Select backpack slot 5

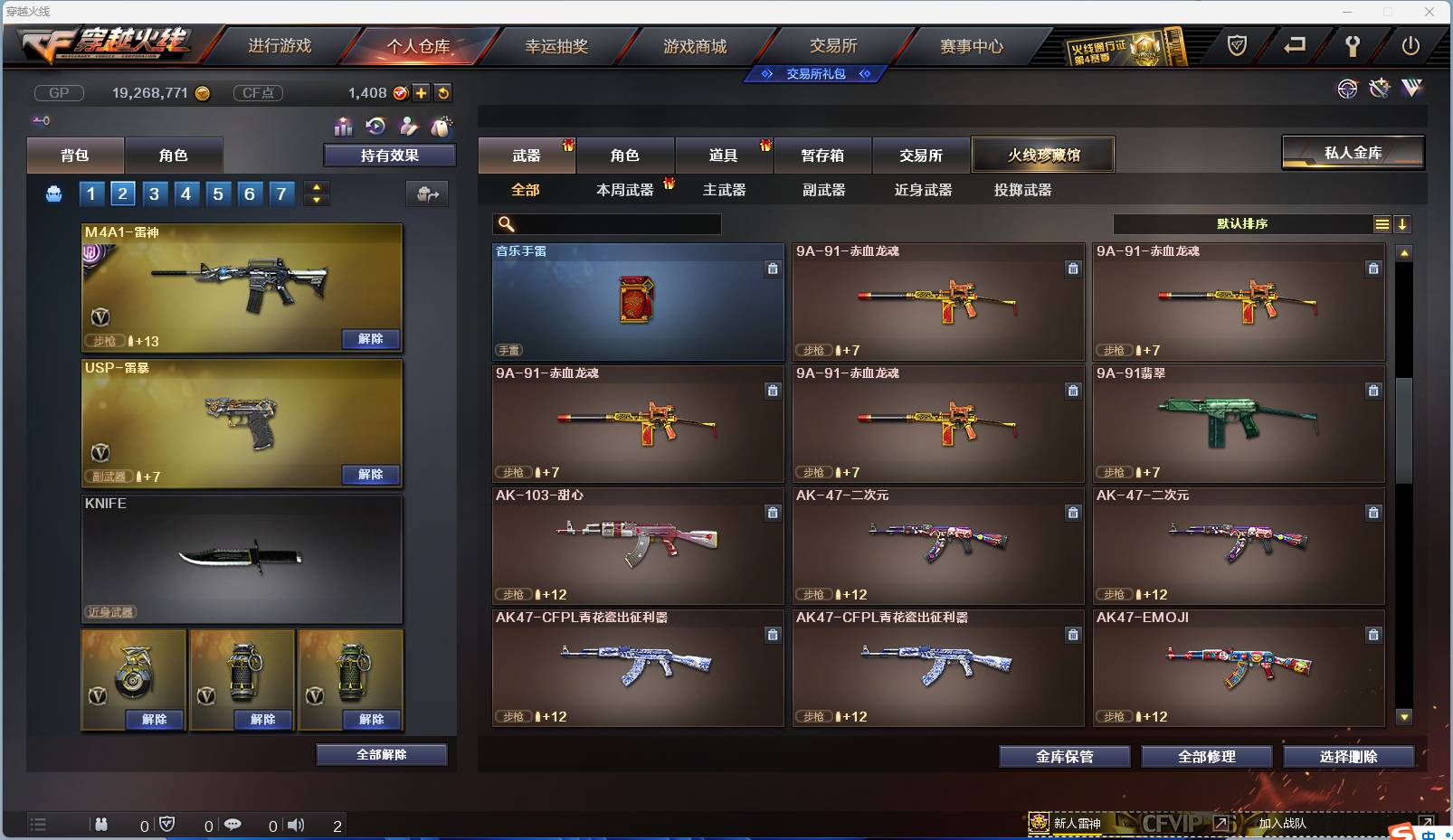[x=217, y=193]
